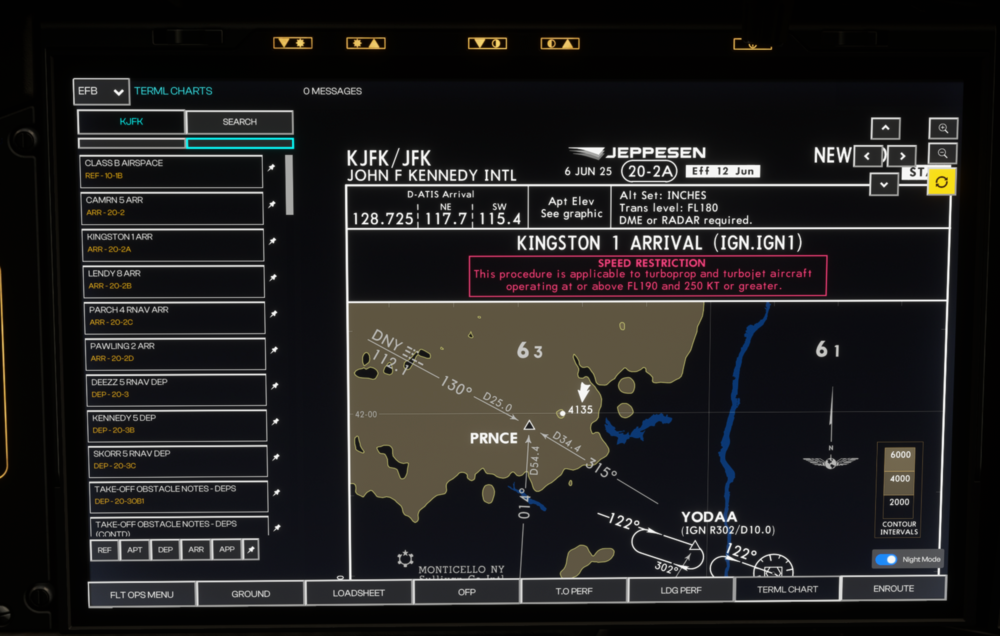Screen dimensions: 1000x636
Task: Click the yellow rotate chart button
Action: click(942, 182)
